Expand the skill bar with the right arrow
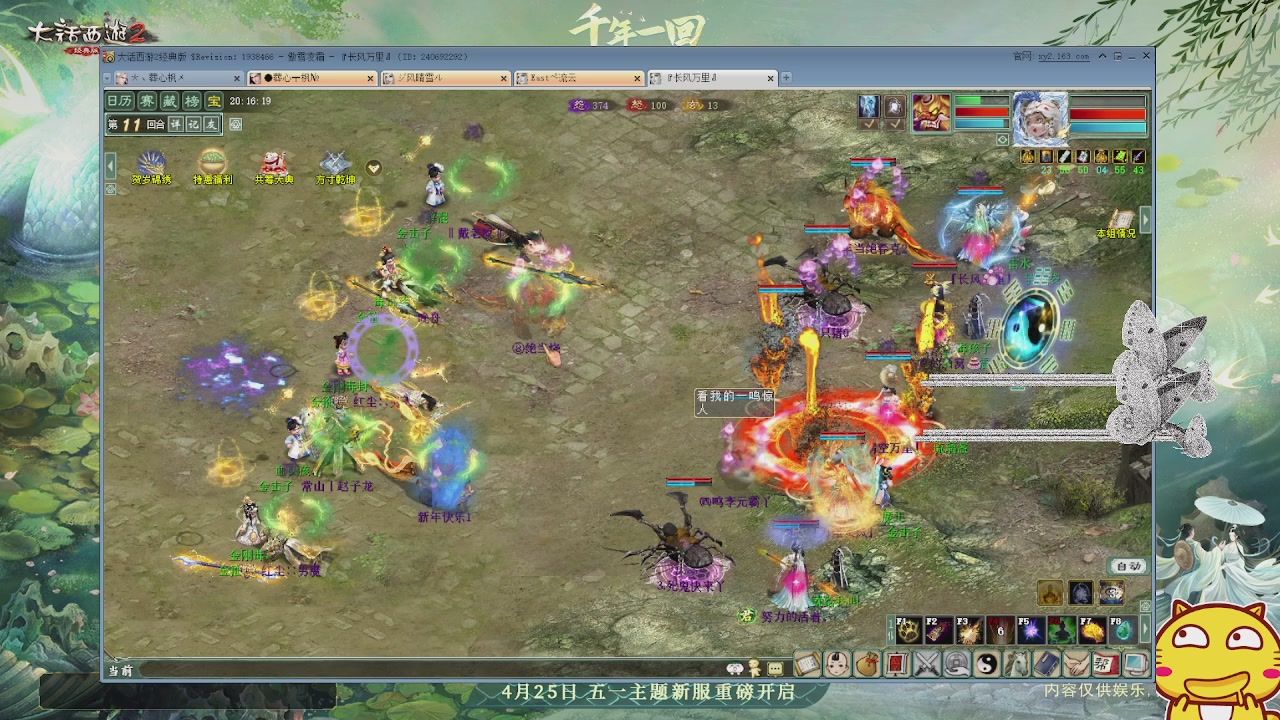This screenshot has height=720, width=1280. click(x=1145, y=629)
